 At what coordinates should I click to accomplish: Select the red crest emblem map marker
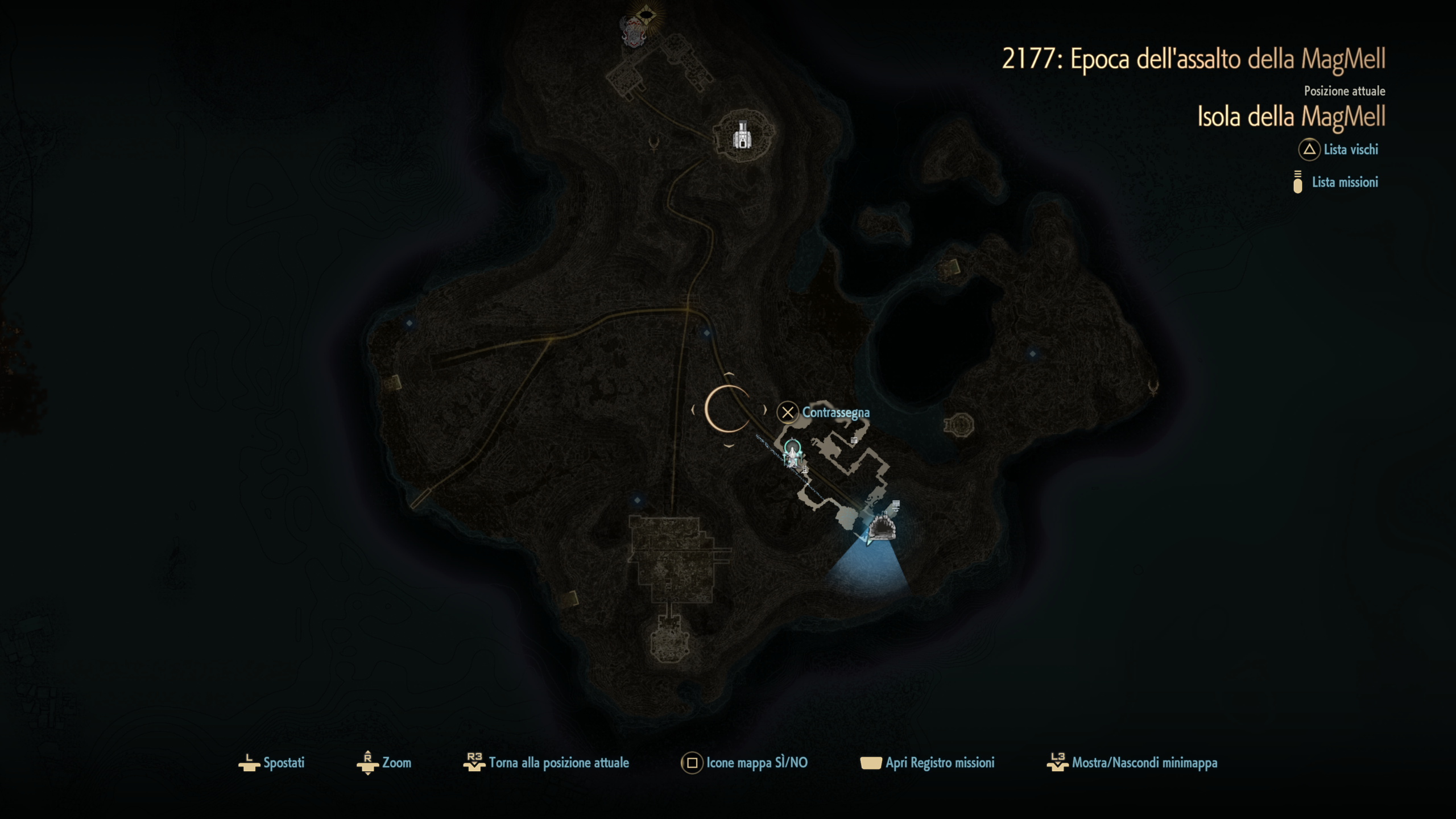(x=634, y=32)
